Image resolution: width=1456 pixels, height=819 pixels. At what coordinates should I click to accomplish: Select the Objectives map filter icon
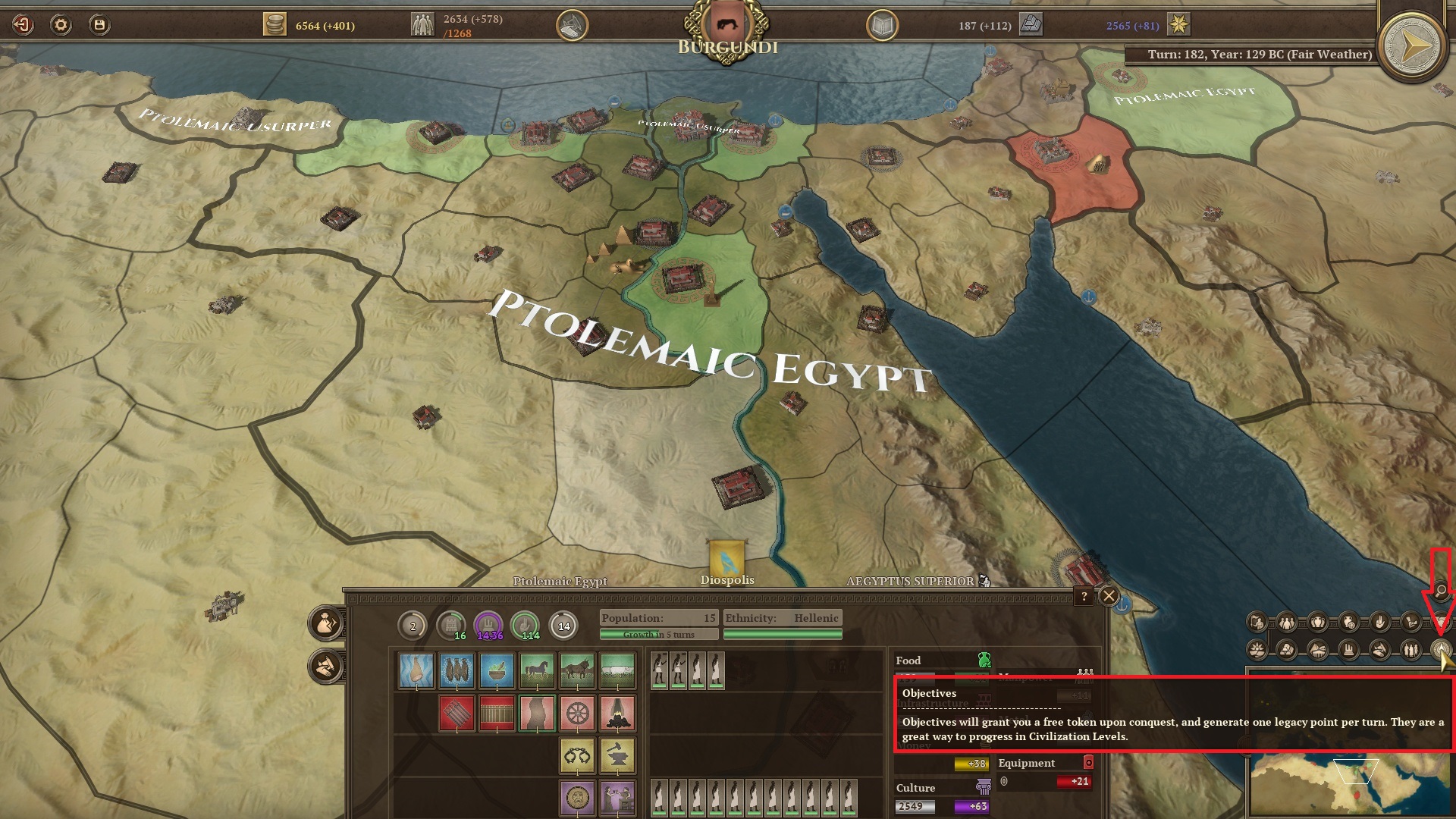click(1440, 648)
